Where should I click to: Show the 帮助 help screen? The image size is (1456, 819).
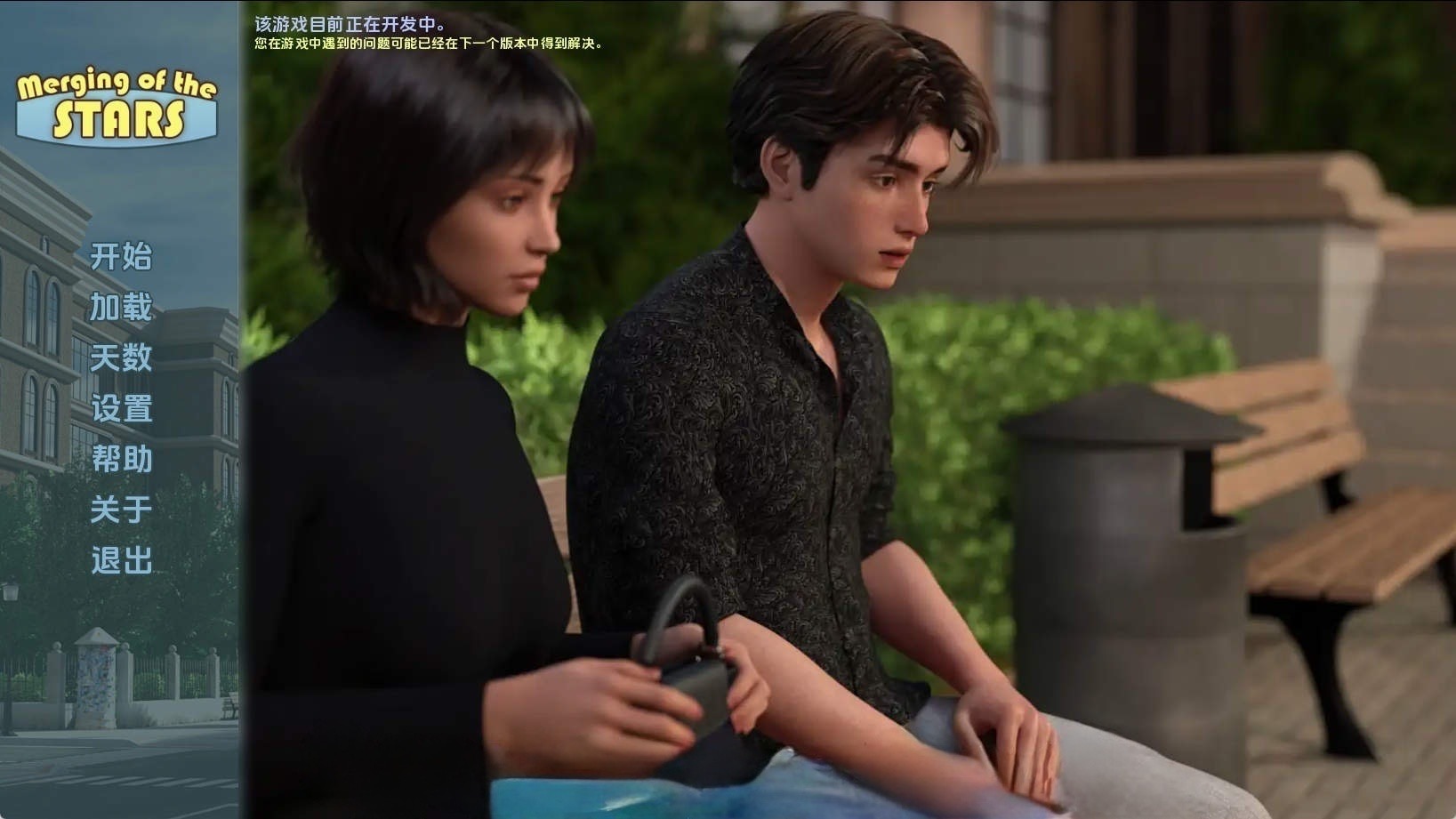[x=121, y=459]
